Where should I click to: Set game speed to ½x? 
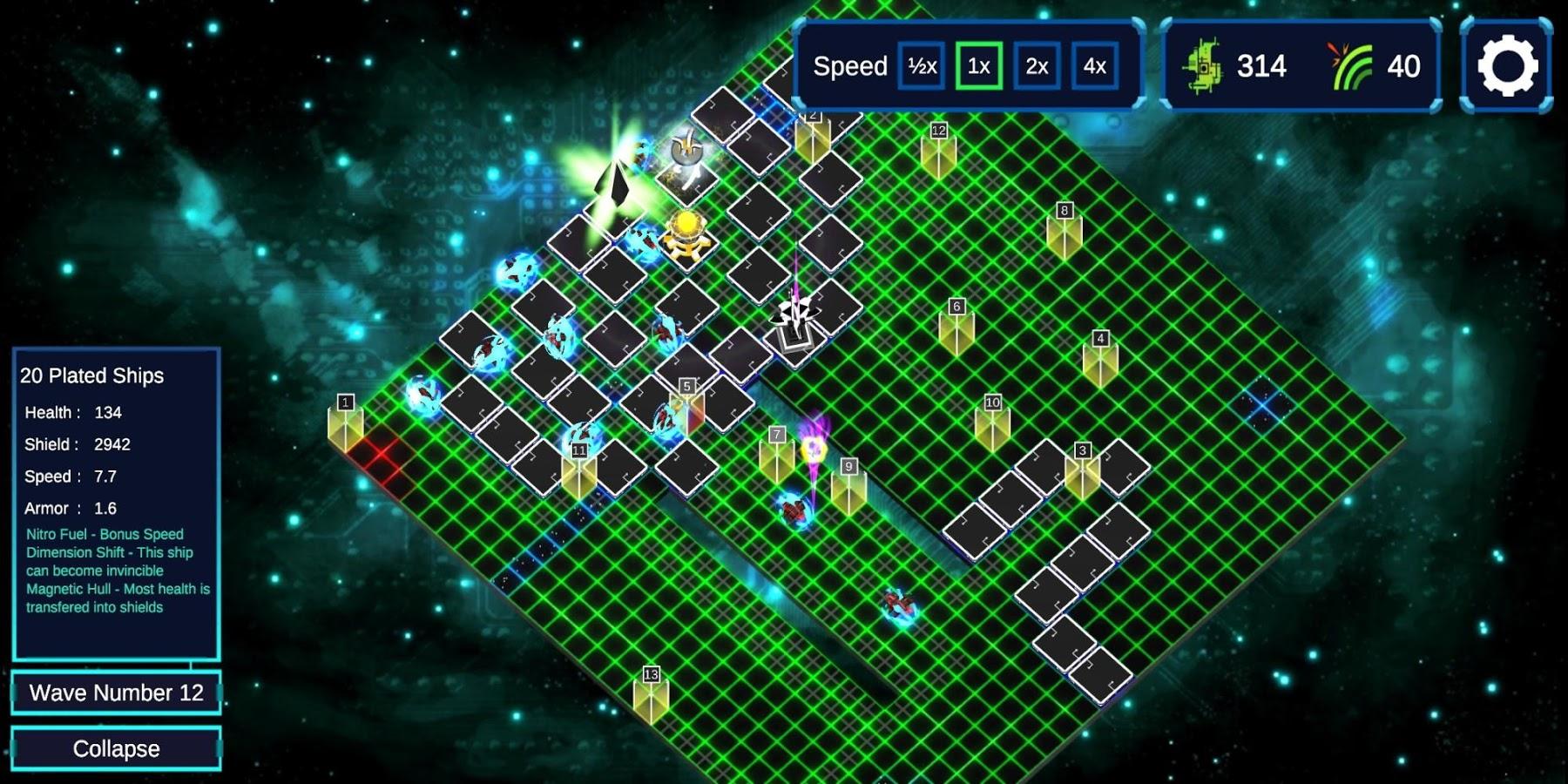[922, 66]
